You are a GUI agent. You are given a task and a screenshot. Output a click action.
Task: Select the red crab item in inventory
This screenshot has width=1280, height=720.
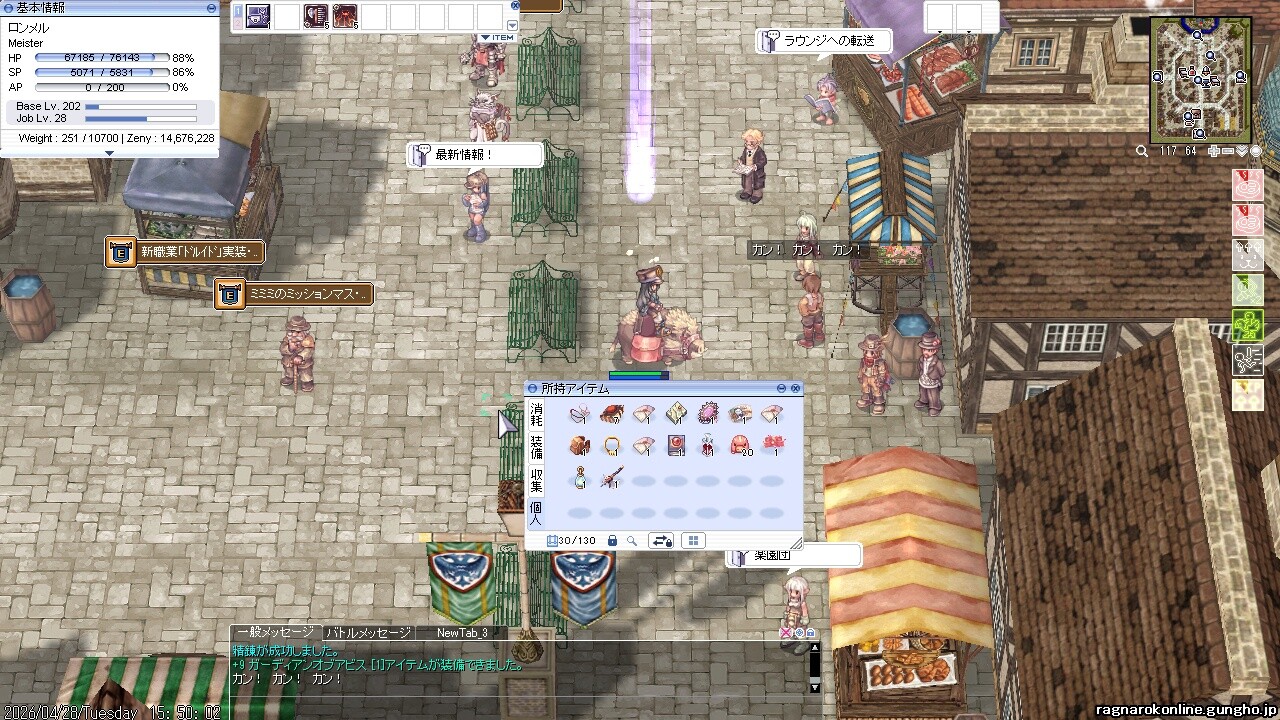[x=611, y=413]
